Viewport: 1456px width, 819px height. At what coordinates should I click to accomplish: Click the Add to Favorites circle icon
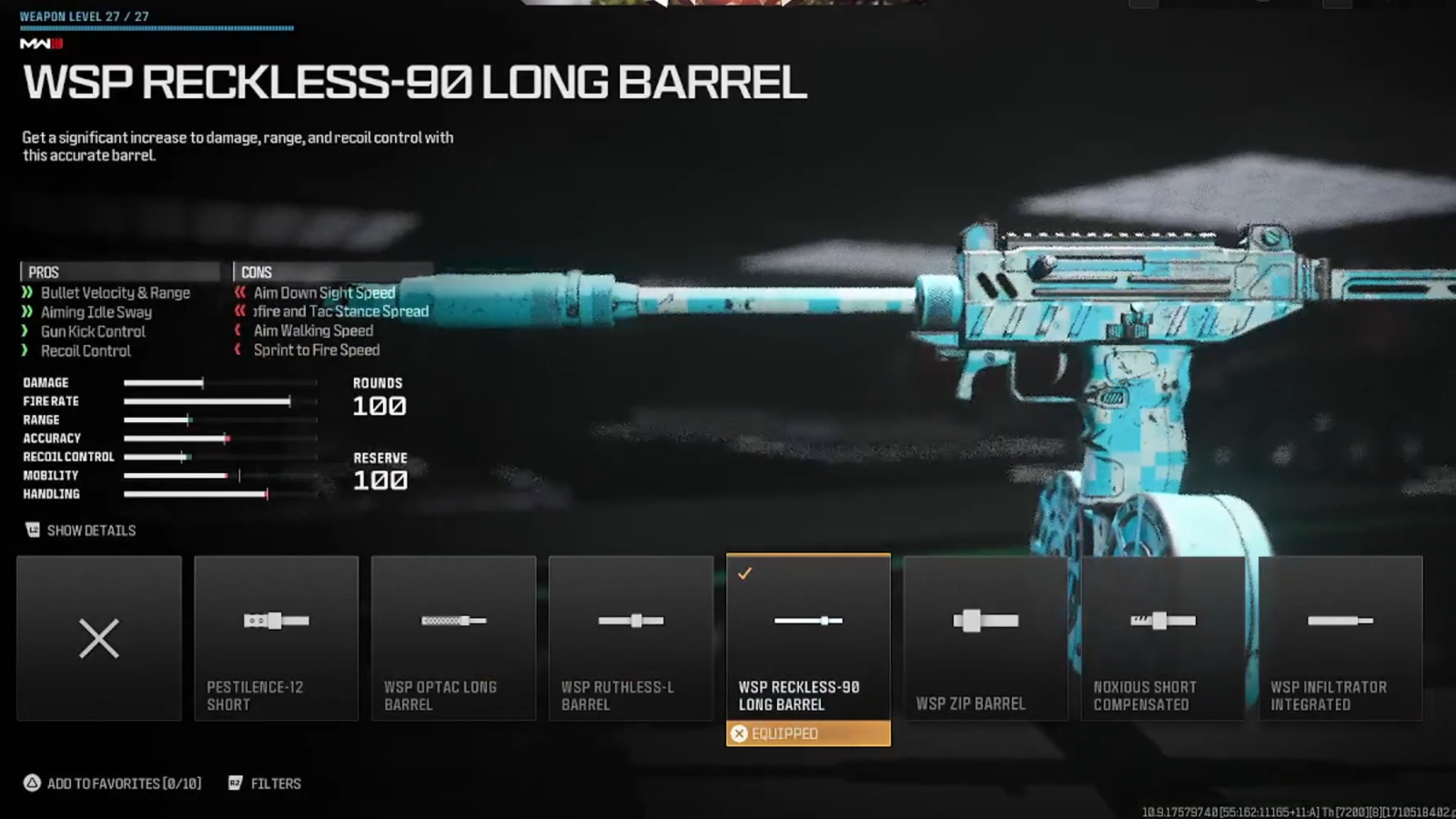coord(31,781)
